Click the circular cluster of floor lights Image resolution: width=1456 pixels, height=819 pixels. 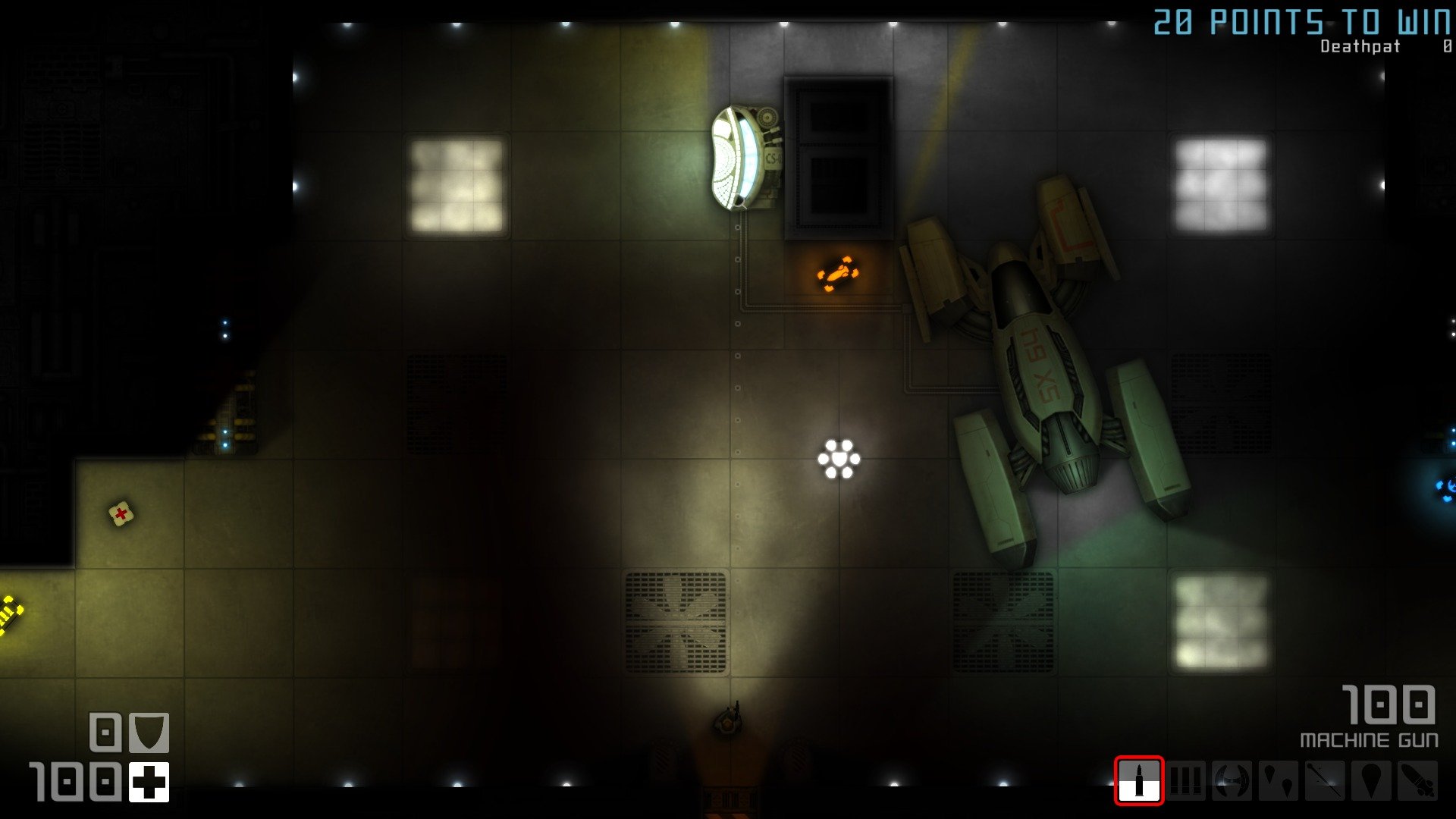coord(840,458)
